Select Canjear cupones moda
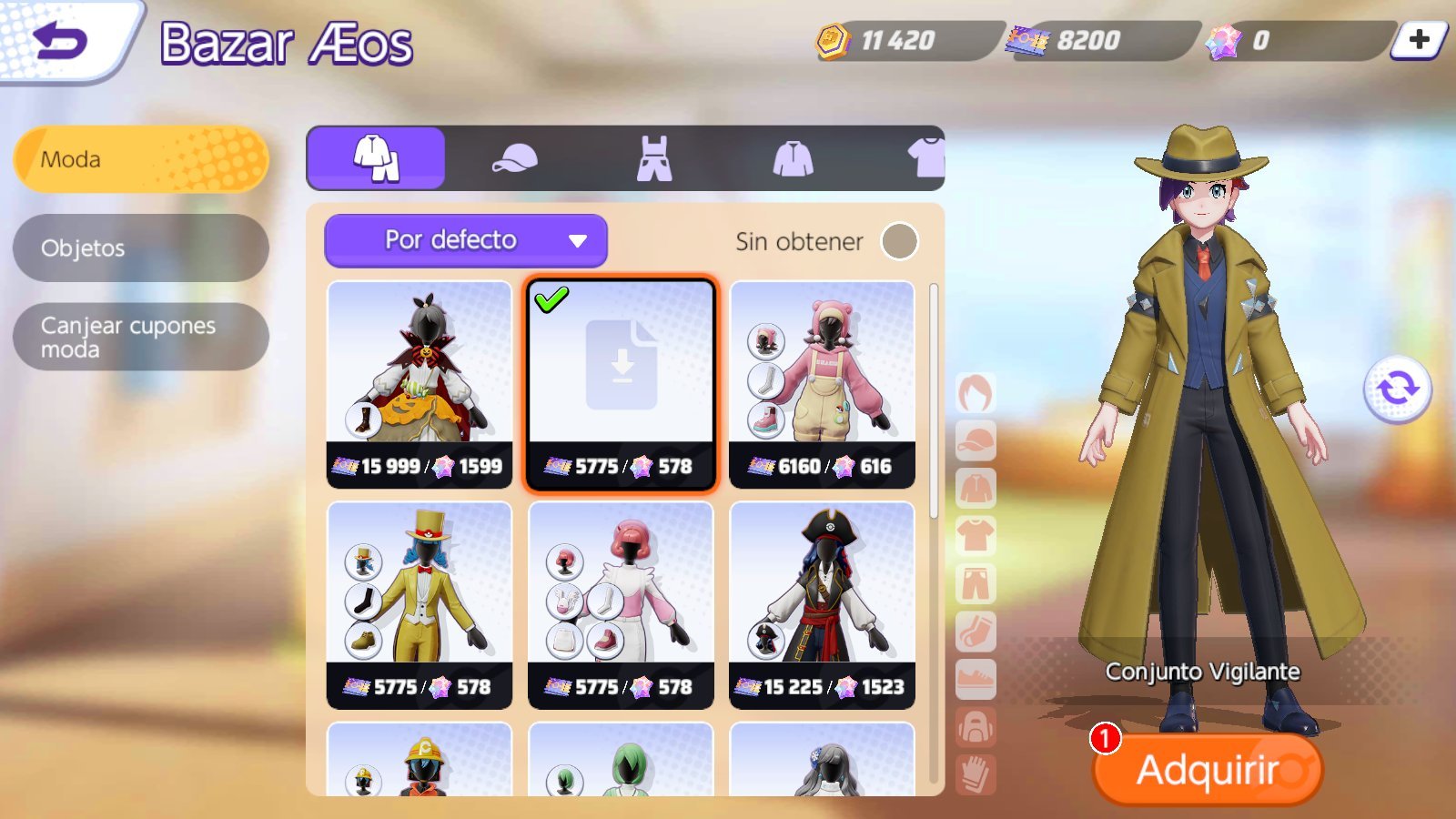1456x819 pixels. click(x=141, y=337)
